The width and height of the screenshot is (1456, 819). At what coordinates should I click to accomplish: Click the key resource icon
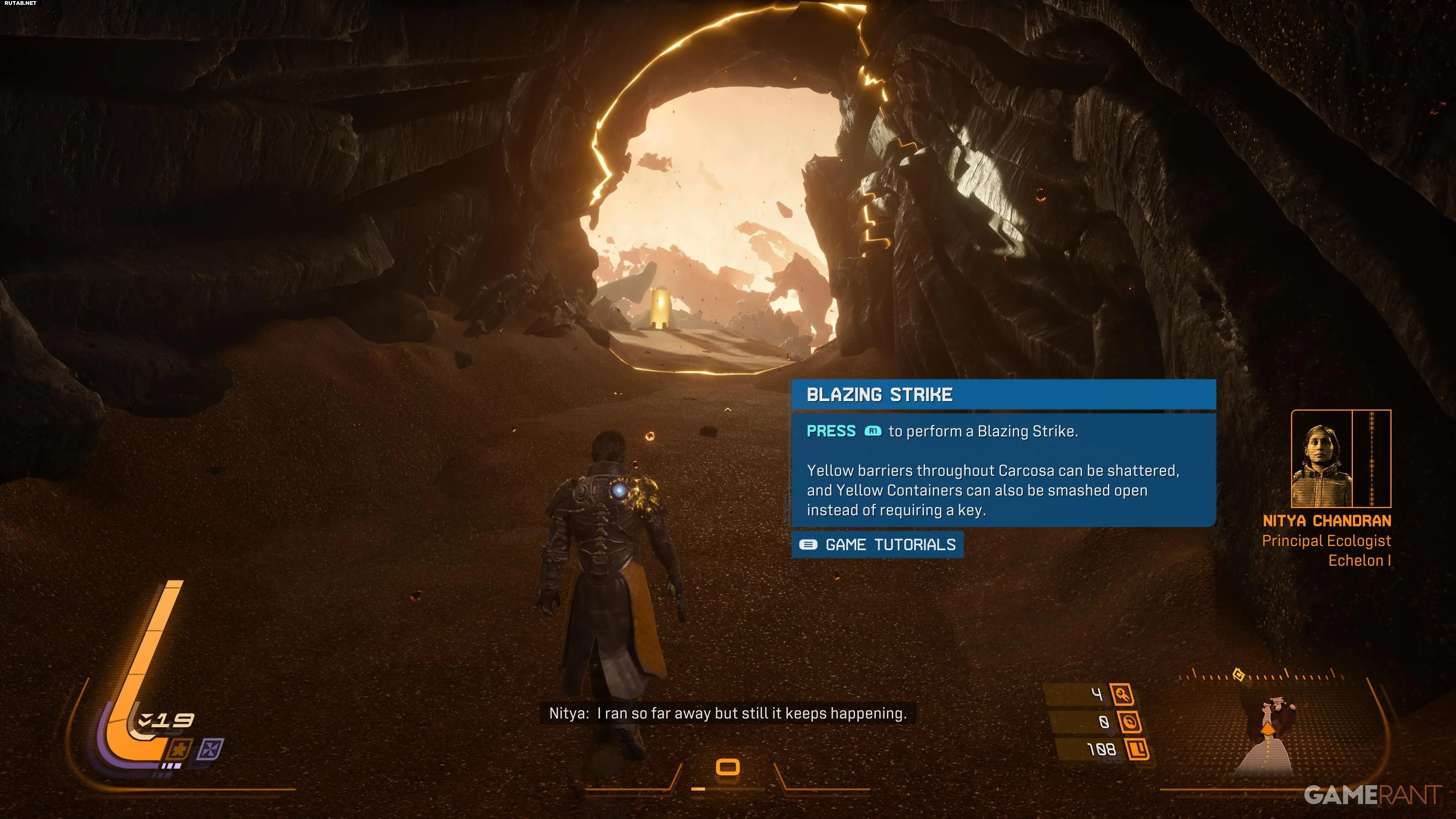(x=1122, y=694)
